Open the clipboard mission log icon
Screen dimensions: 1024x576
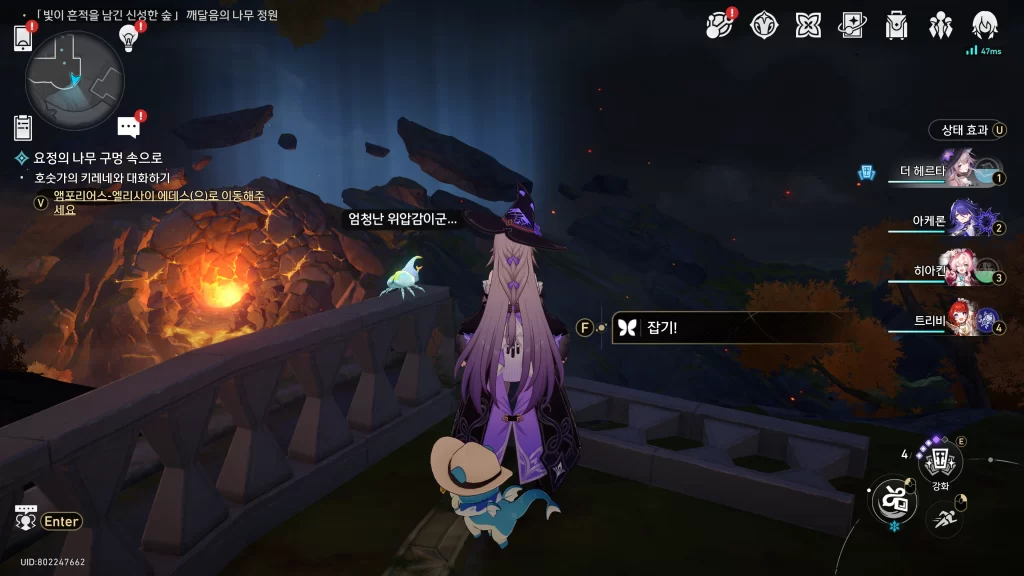click(x=23, y=127)
